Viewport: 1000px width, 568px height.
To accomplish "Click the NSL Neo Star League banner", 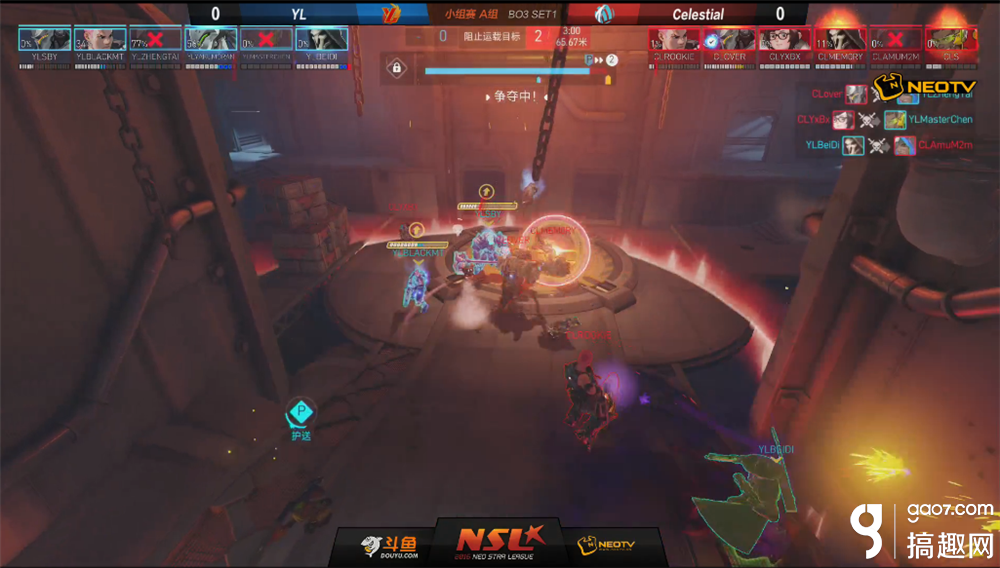I will 499,541.
